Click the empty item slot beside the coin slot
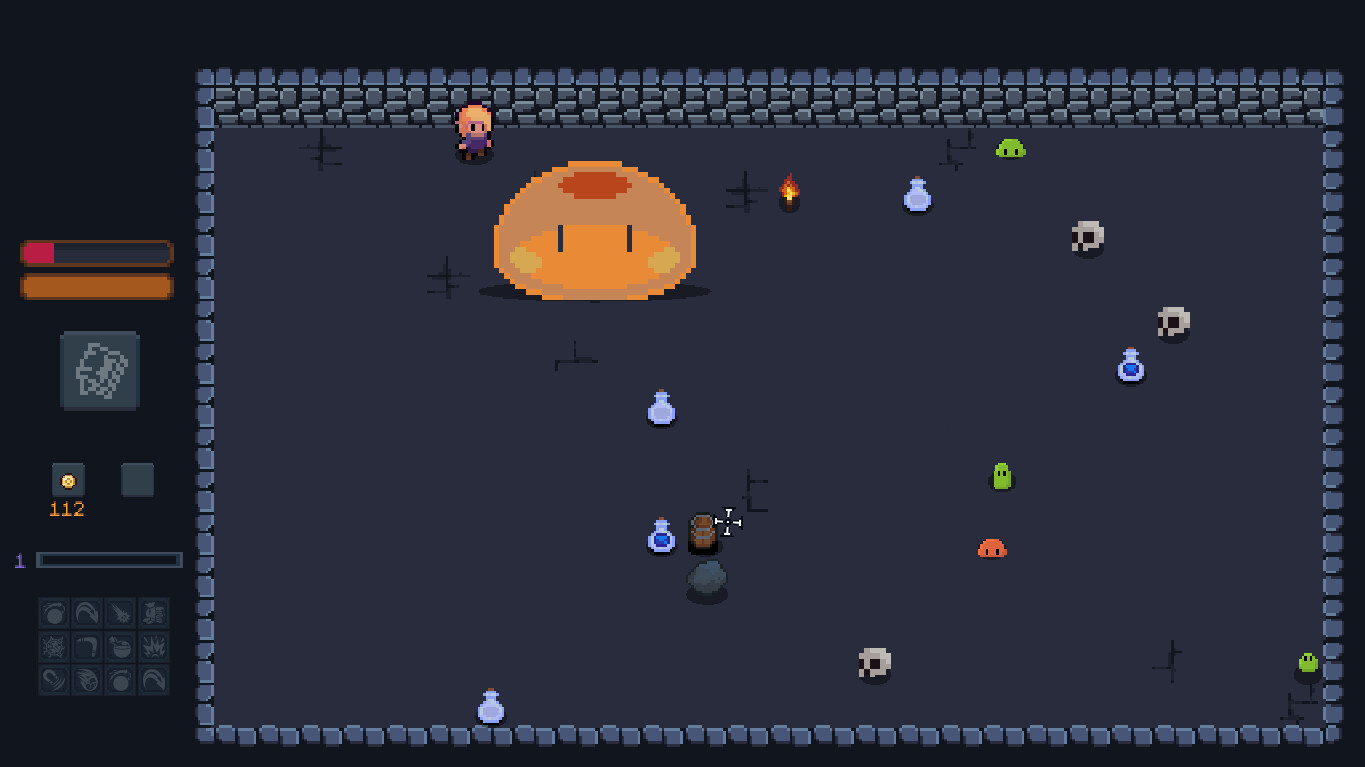This screenshot has height=767, width=1365. (x=137, y=480)
